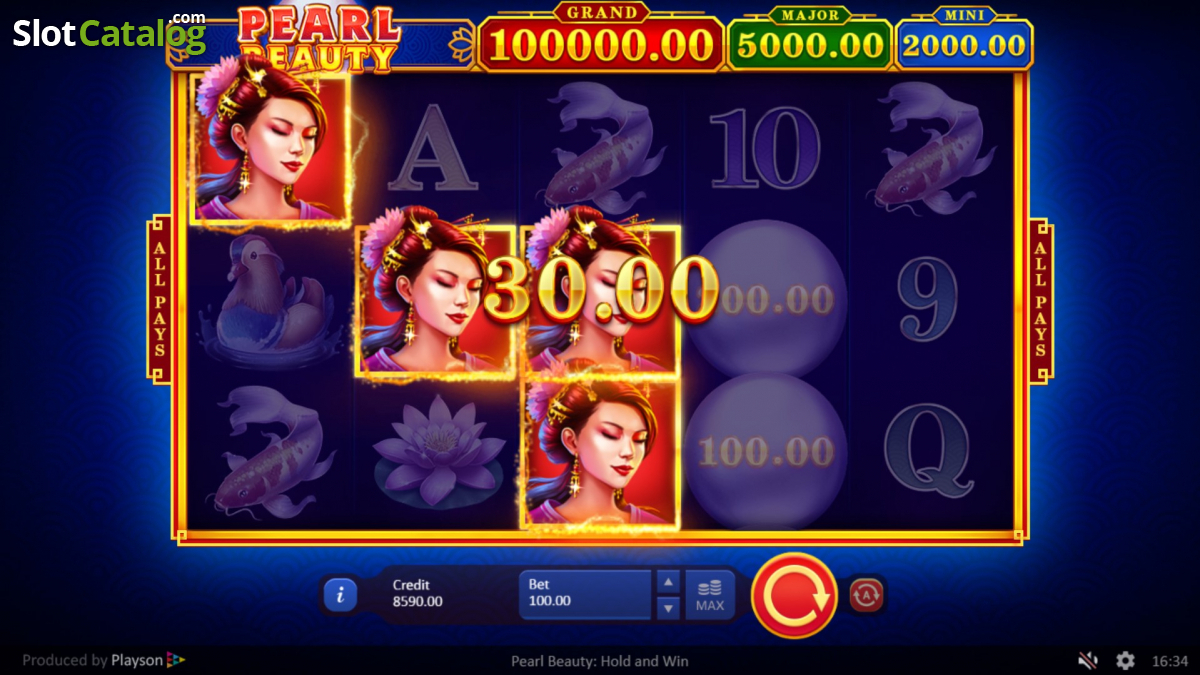Toggle the muted sound icon
1200x675 pixels.
pos(1088,660)
